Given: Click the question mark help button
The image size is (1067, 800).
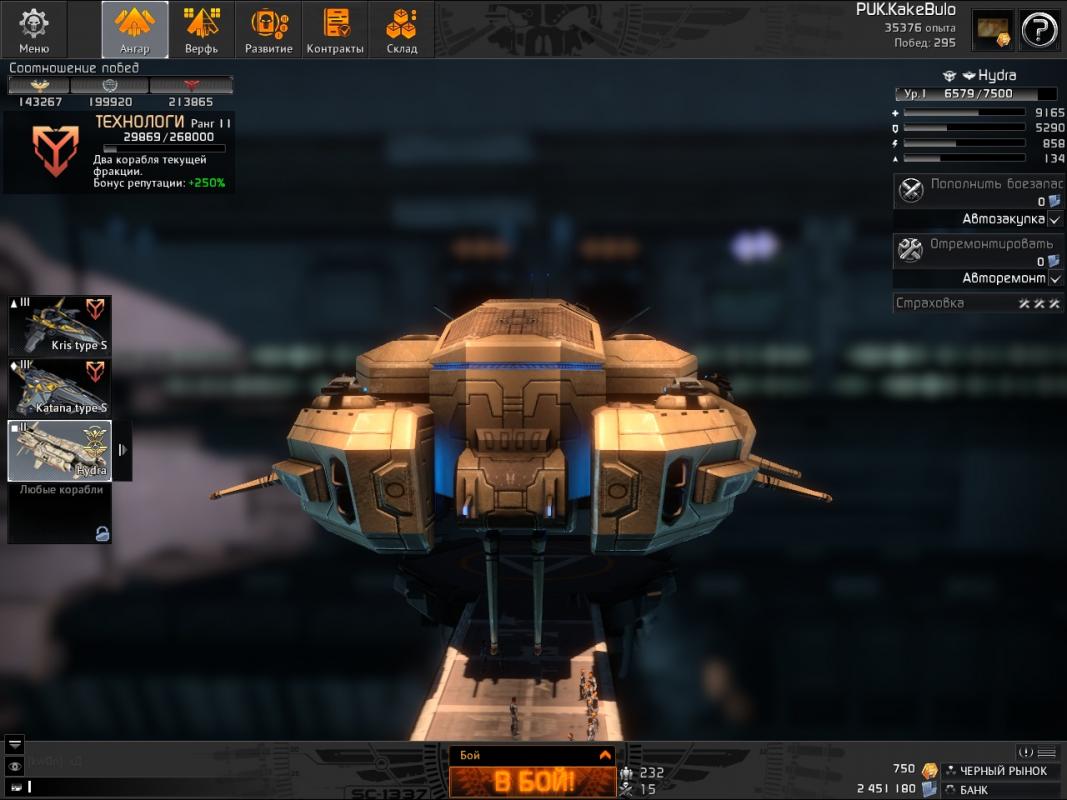Looking at the screenshot, I should pos(1040,30).
